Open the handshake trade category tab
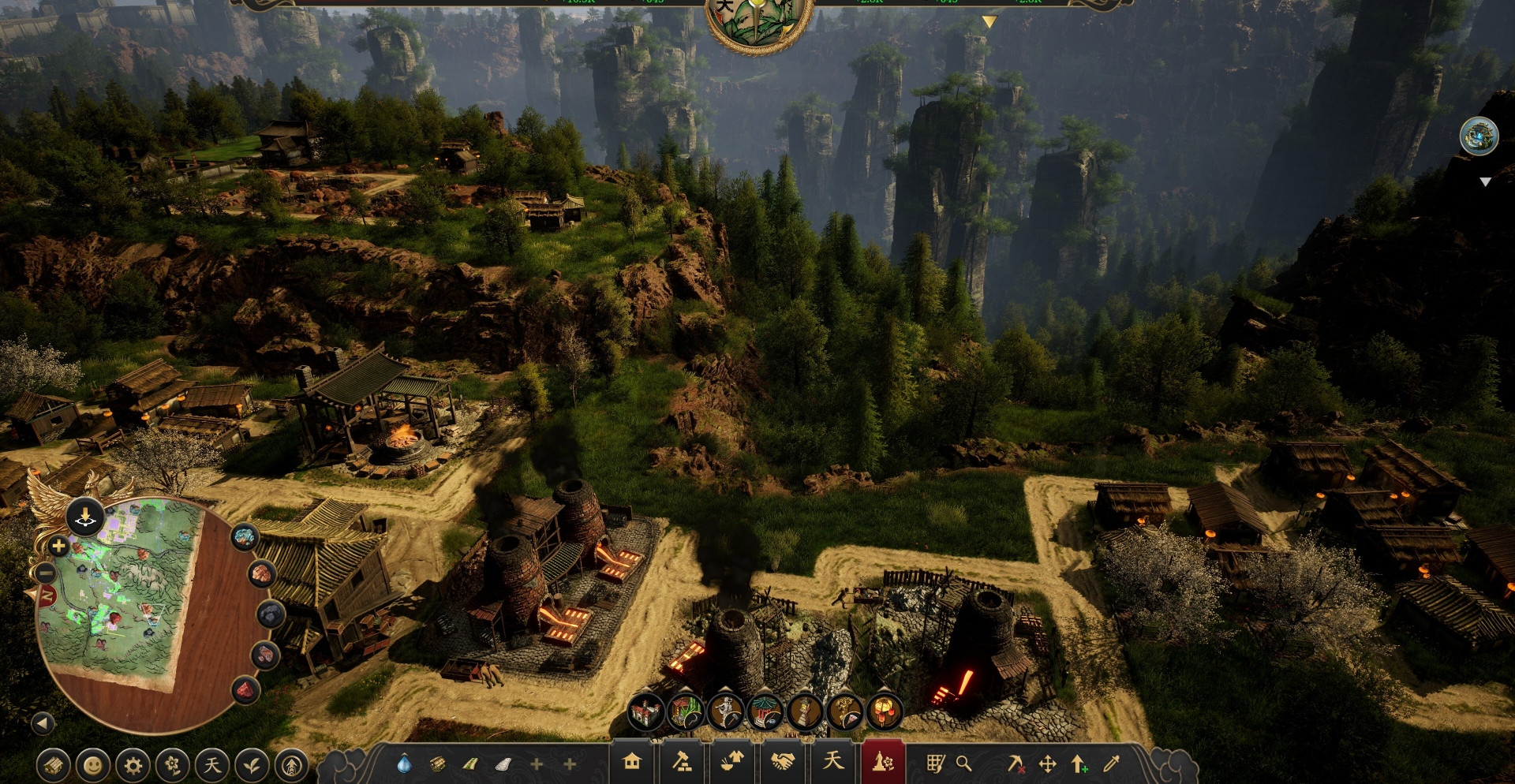Image resolution: width=1515 pixels, height=784 pixels. pyautogui.click(x=783, y=762)
